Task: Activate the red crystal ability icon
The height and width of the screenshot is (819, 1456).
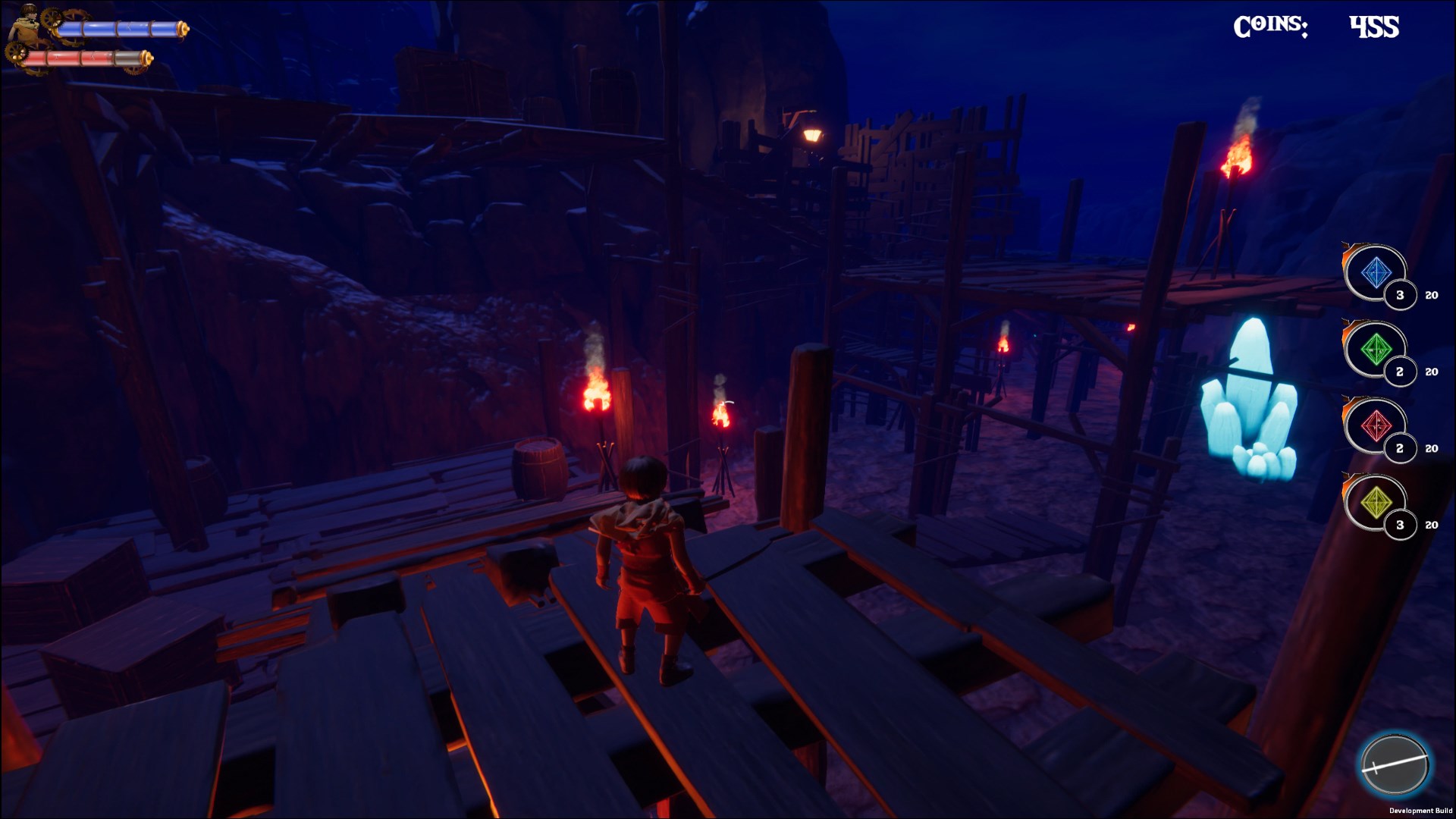Action: click(x=1376, y=425)
